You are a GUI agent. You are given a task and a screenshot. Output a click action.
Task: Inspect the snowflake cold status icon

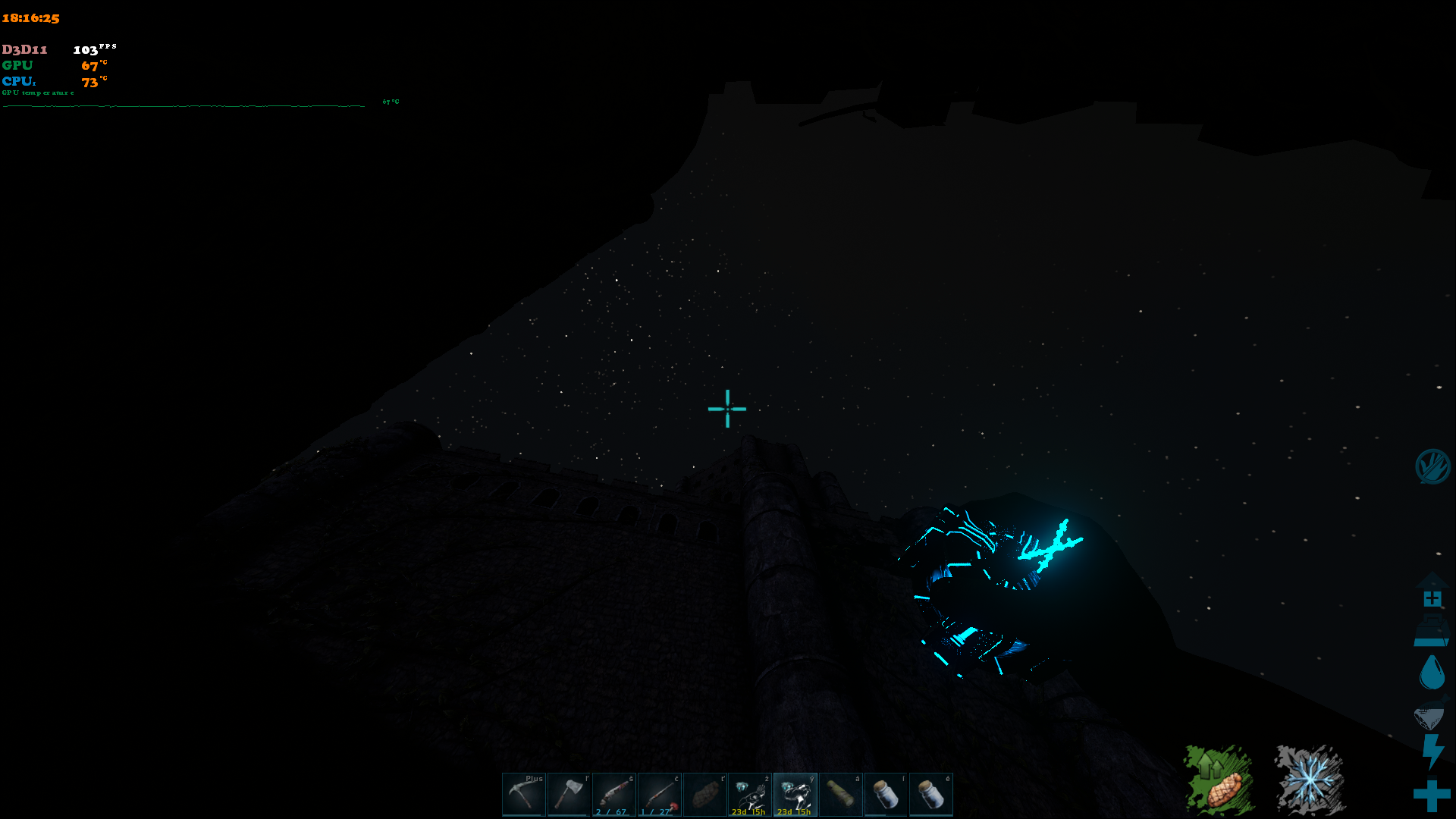1310,780
